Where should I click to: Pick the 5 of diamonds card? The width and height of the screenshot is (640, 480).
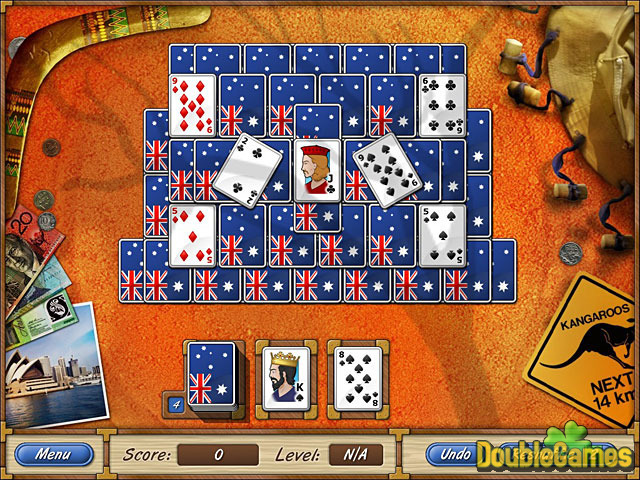[192, 235]
